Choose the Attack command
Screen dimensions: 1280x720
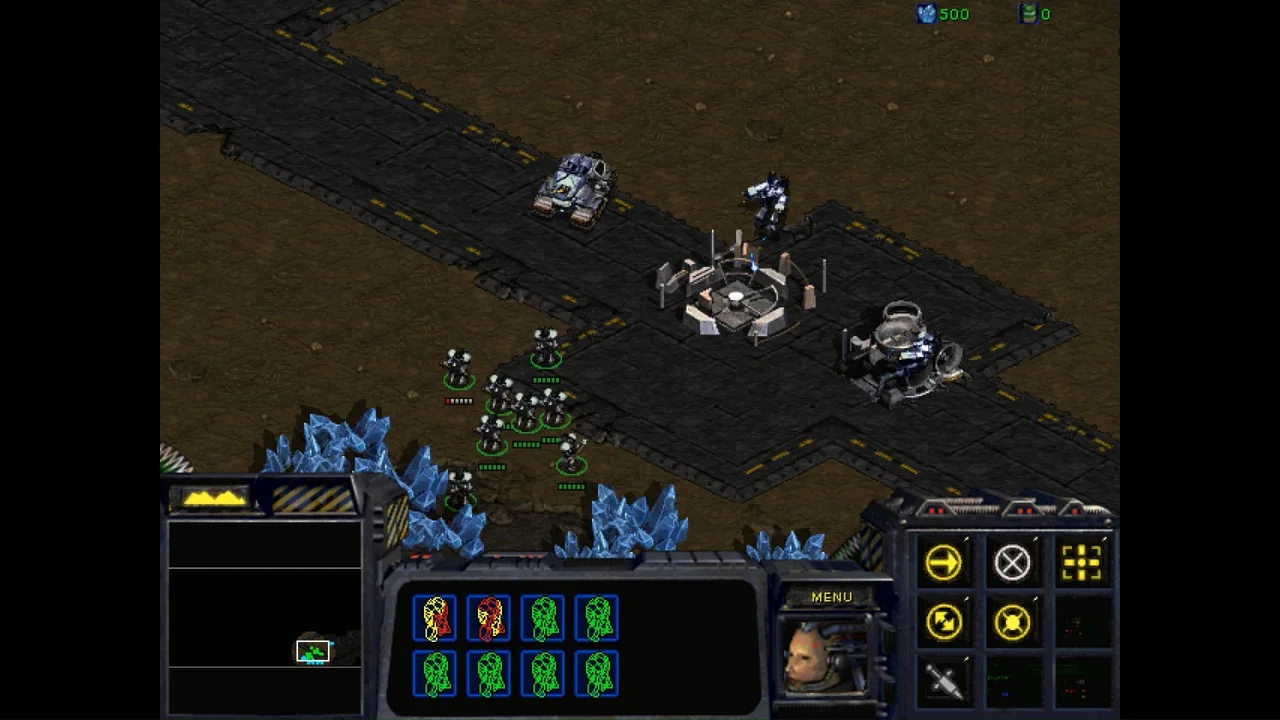[x=1081, y=563]
